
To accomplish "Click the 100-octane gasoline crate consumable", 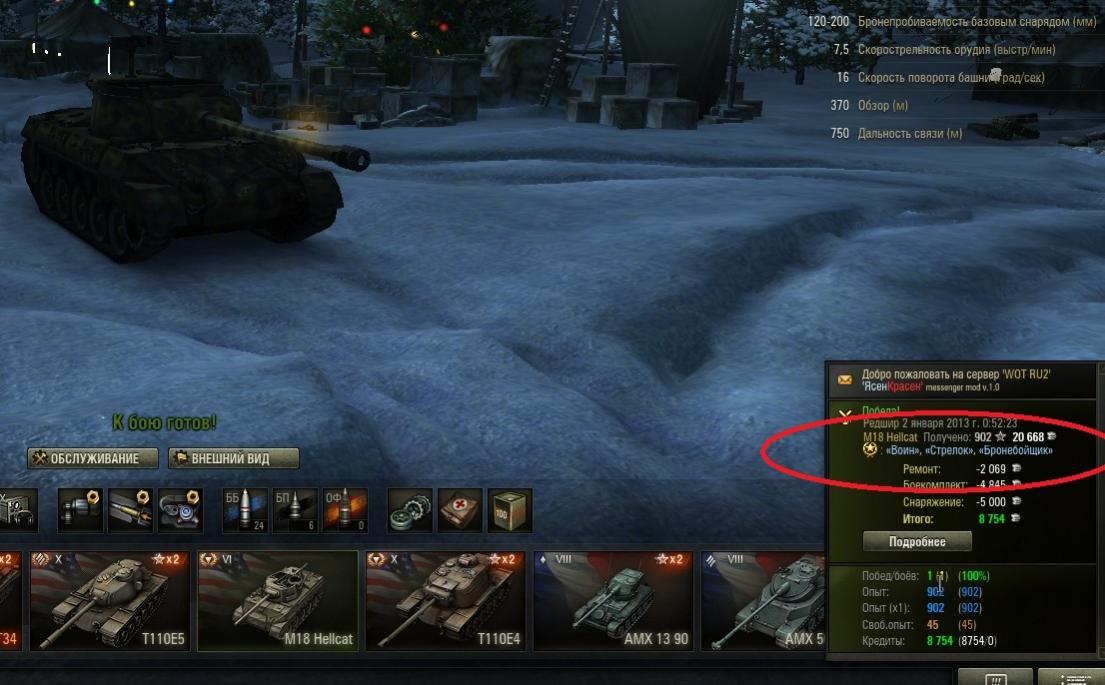I will [510, 511].
